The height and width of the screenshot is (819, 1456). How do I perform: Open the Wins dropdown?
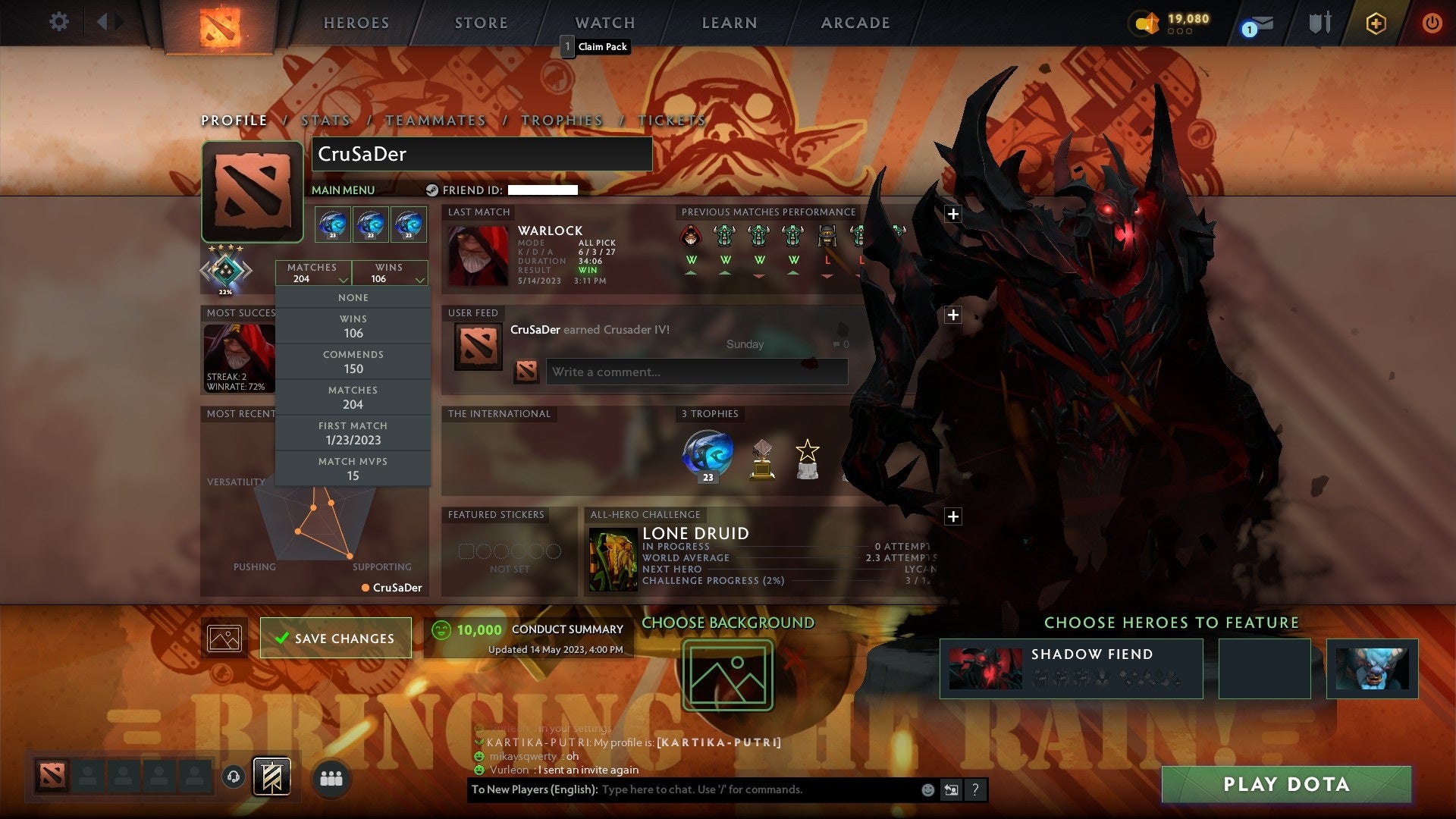tap(390, 273)
